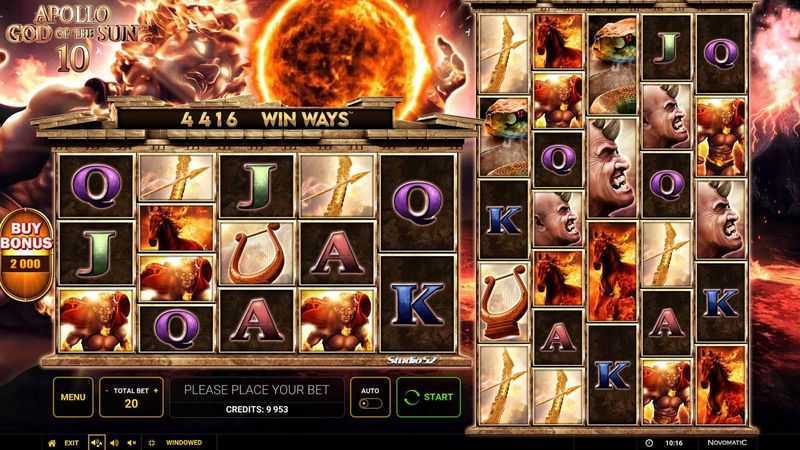Open the MENU button

pyautogui.click(x=72, y=397)
